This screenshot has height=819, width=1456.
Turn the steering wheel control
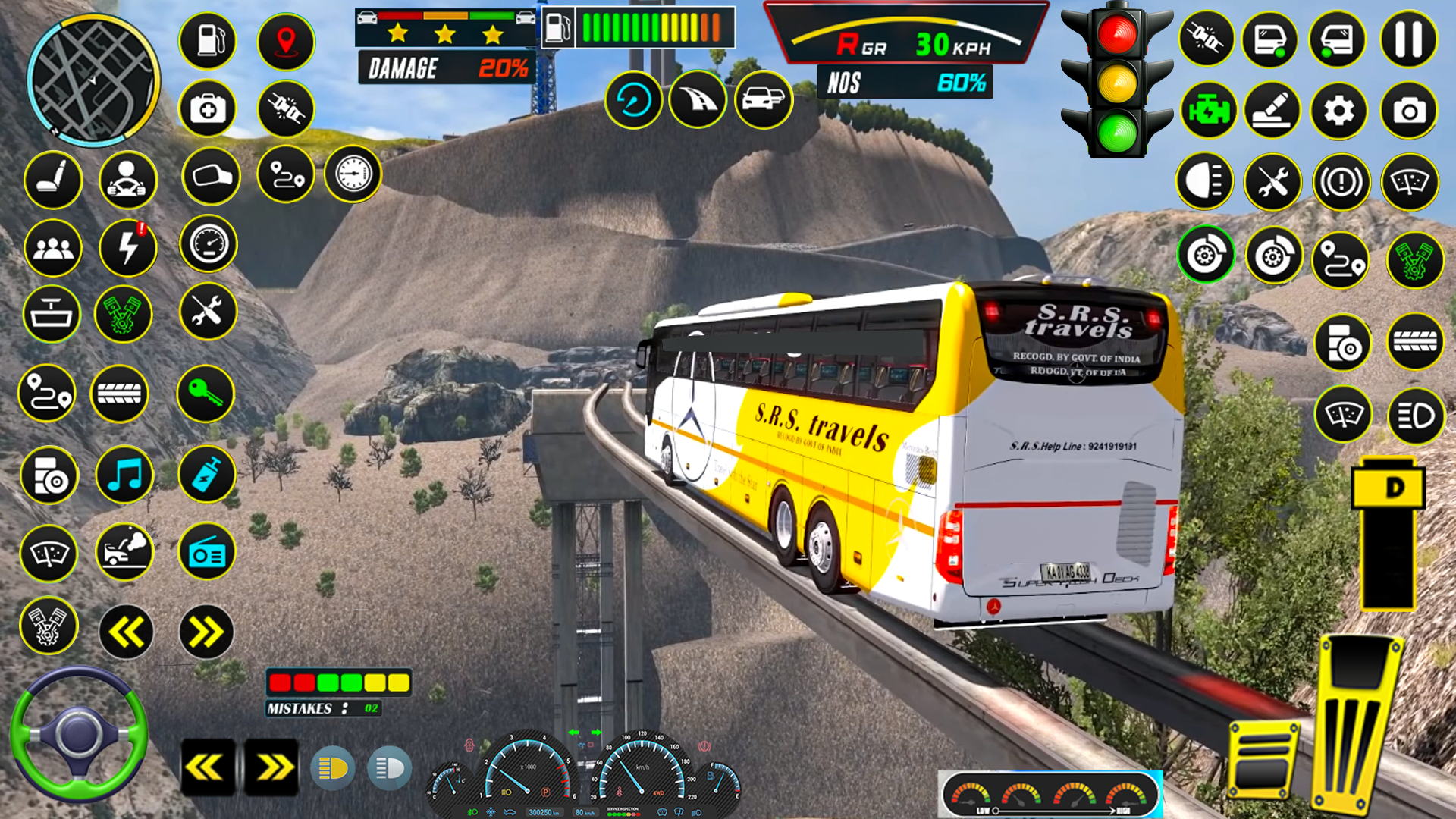click(x=78, y=734)
